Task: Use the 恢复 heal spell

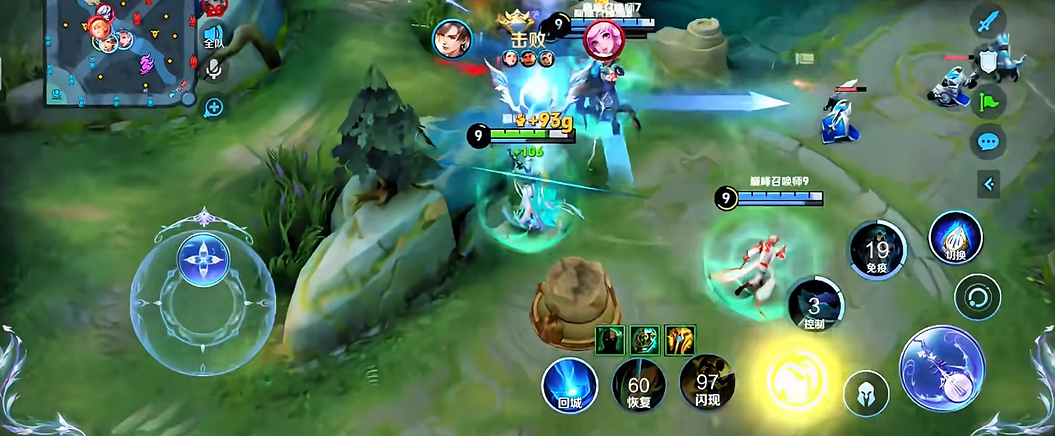Action: click(638, 385)
